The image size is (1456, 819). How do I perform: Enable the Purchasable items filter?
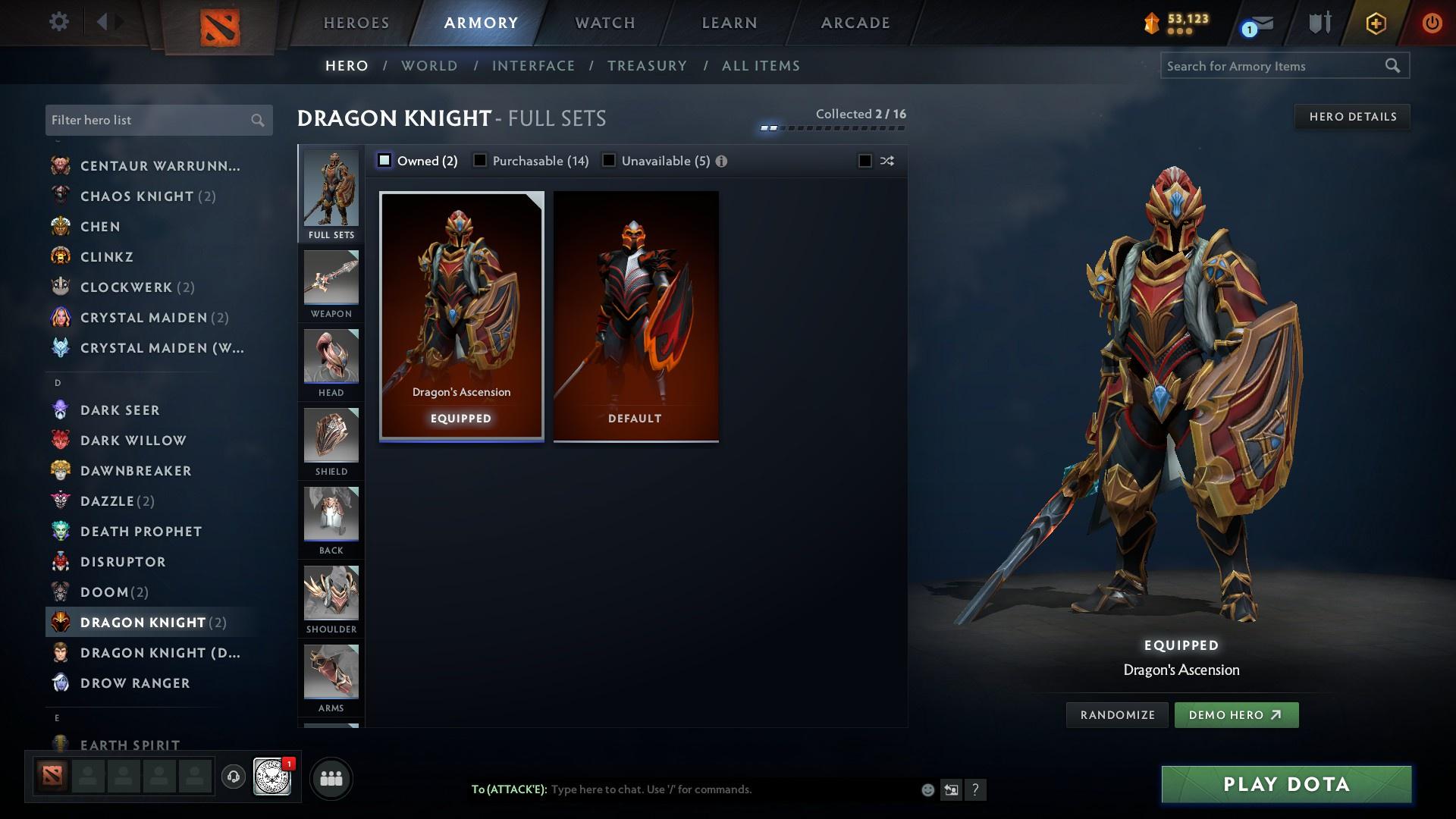tap(479, 161)
